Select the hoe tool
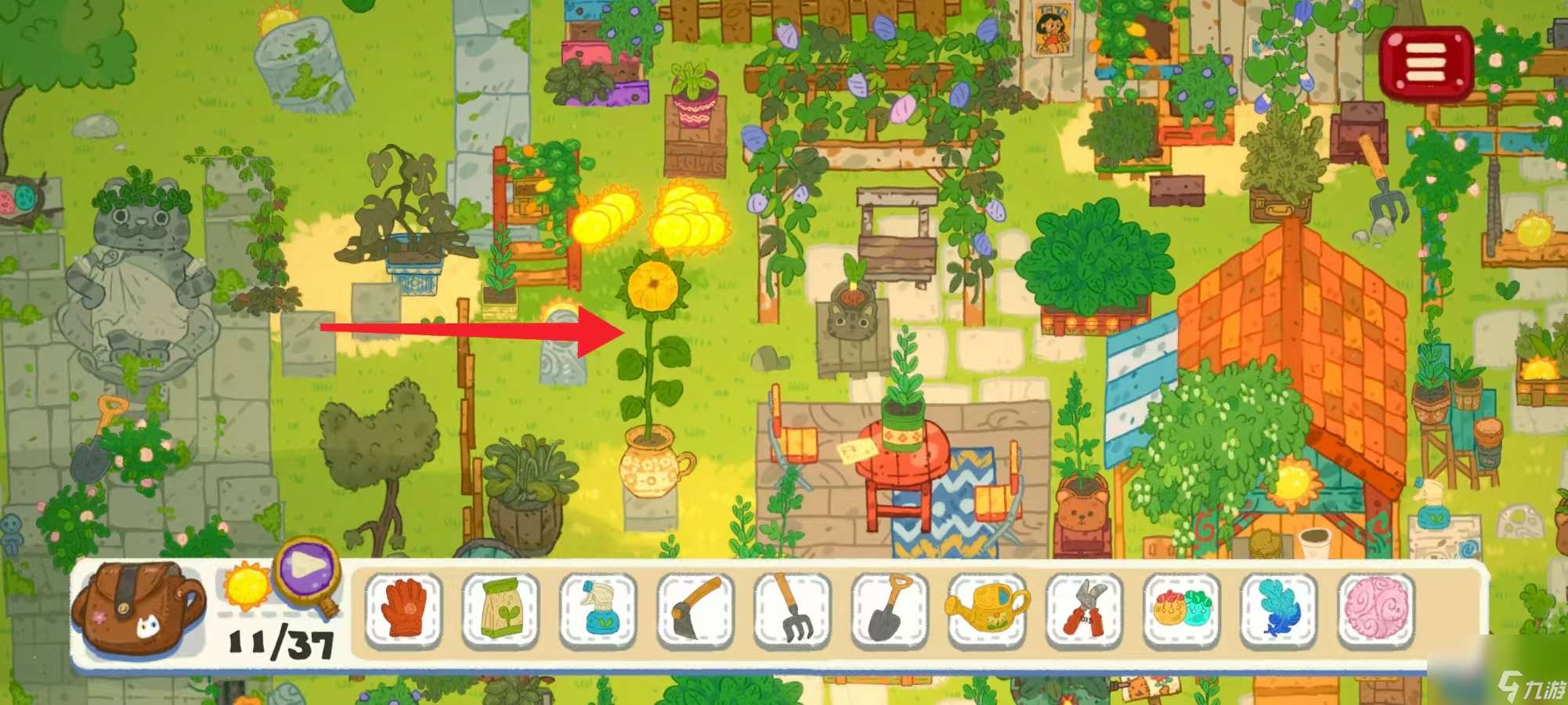The width and height of the screenshot is (1568, 705). (x=695, y=611)
